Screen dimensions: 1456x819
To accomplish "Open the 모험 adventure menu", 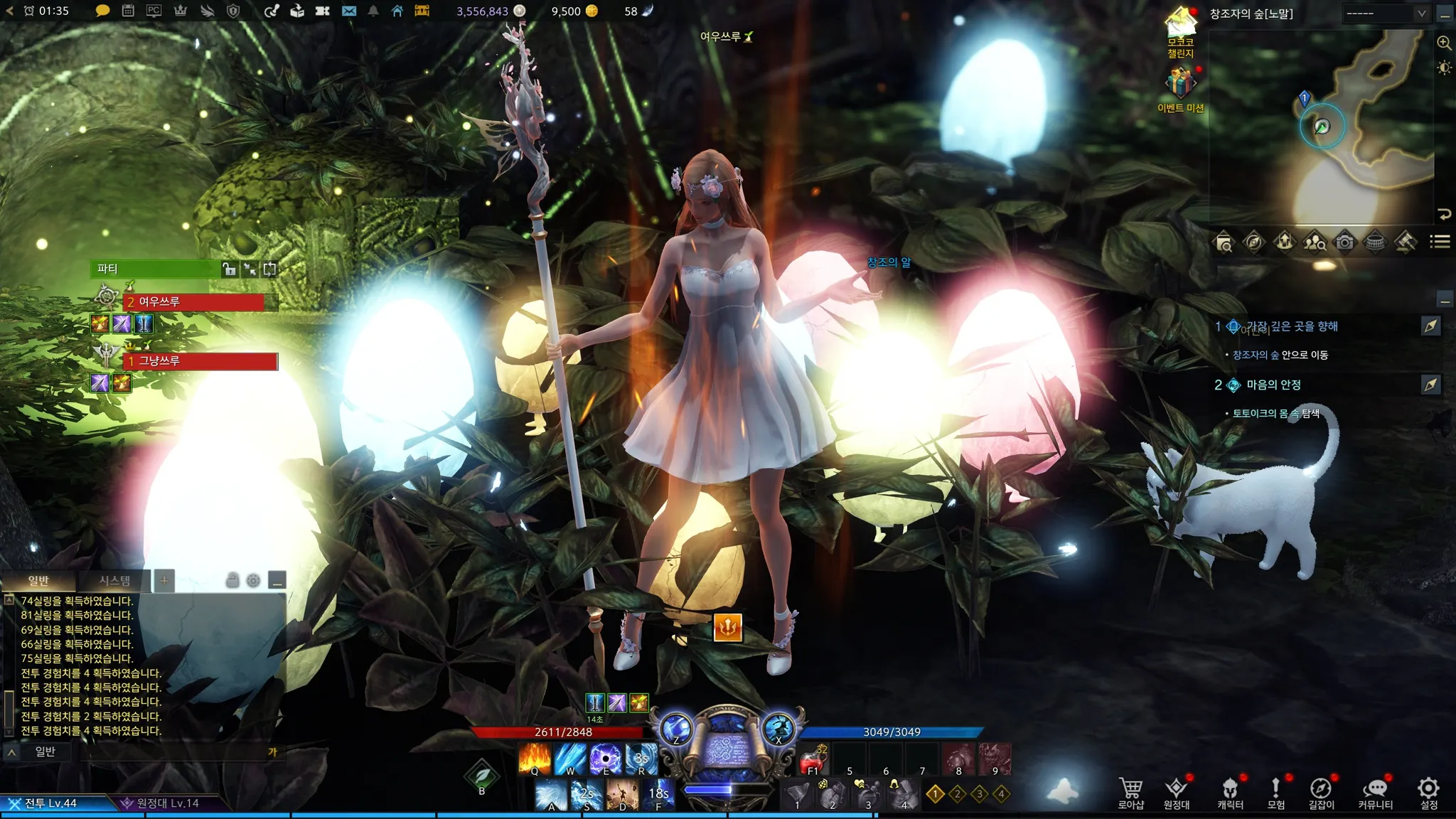I will click(1275, 793).
